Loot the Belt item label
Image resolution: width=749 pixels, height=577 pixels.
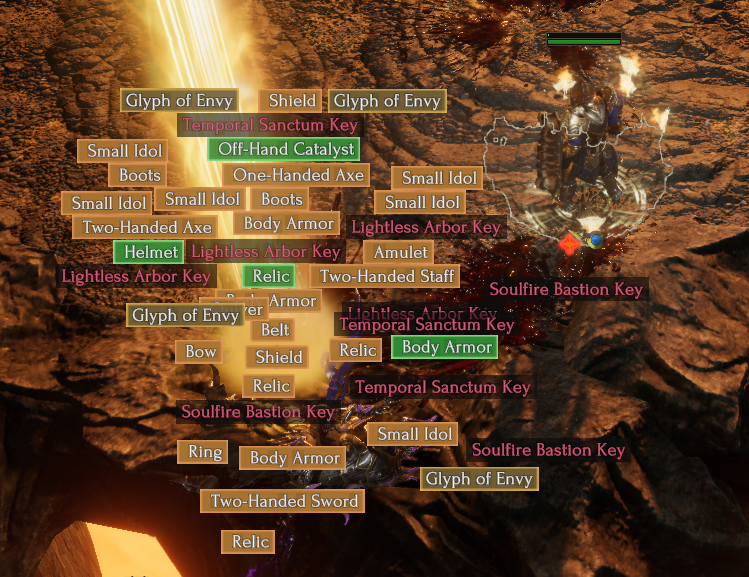click(x=275, y=330)
